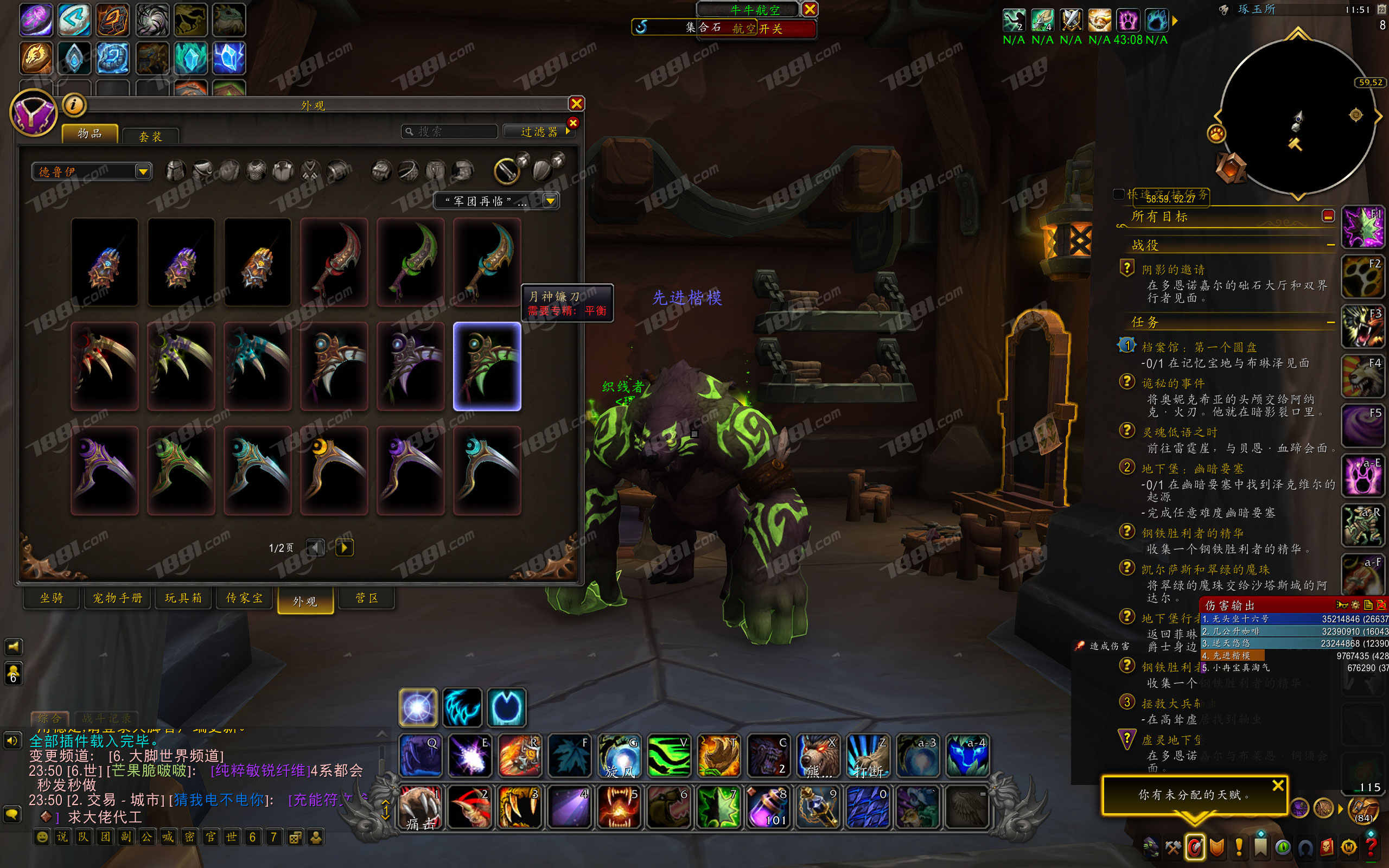Choose the red crescent sickle appearance
The image size is (1389, 868).
(334, 262)
